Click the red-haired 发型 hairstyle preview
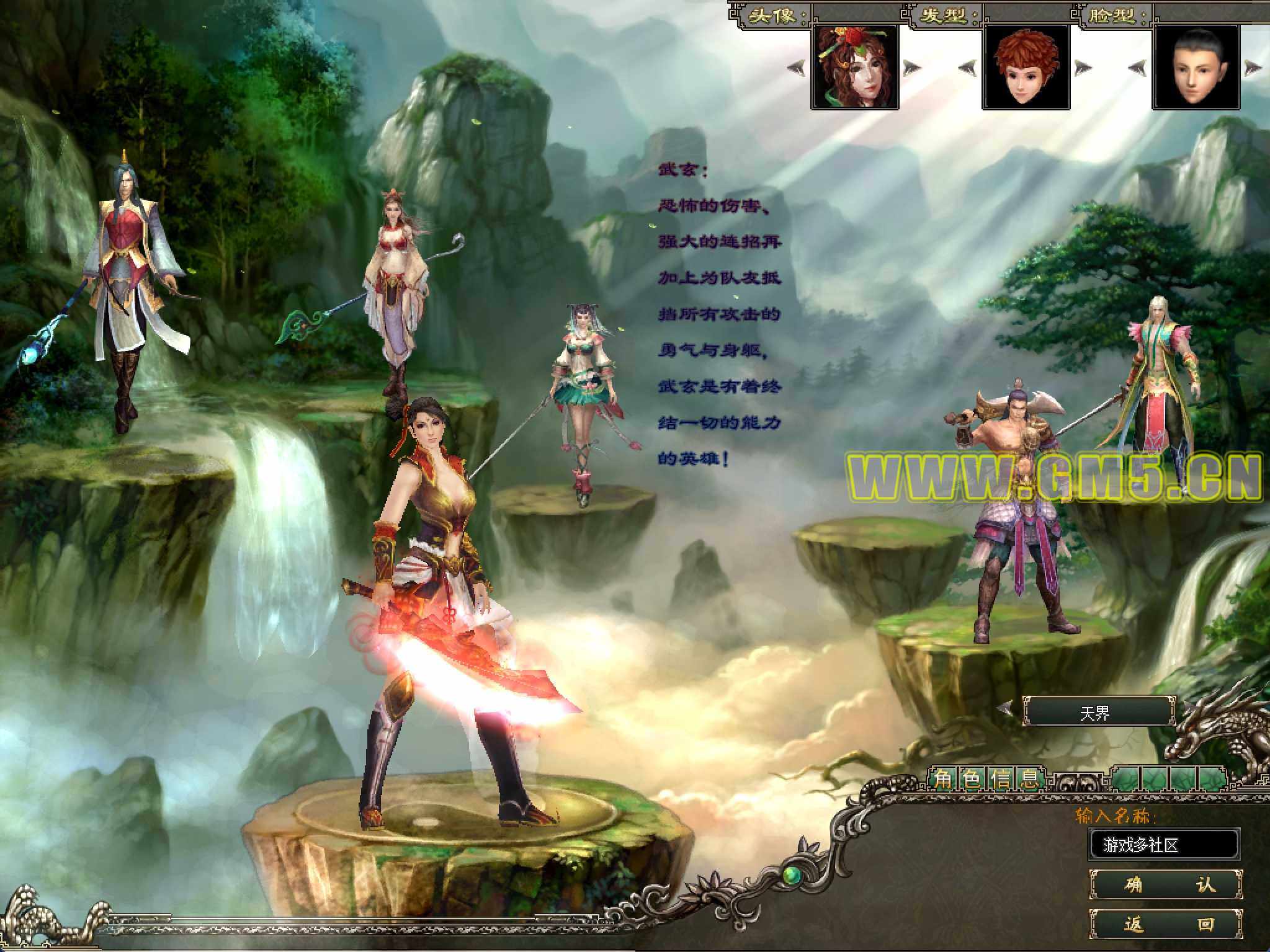Viewport: 1270px width, 952px height. tap(1026, 67)
